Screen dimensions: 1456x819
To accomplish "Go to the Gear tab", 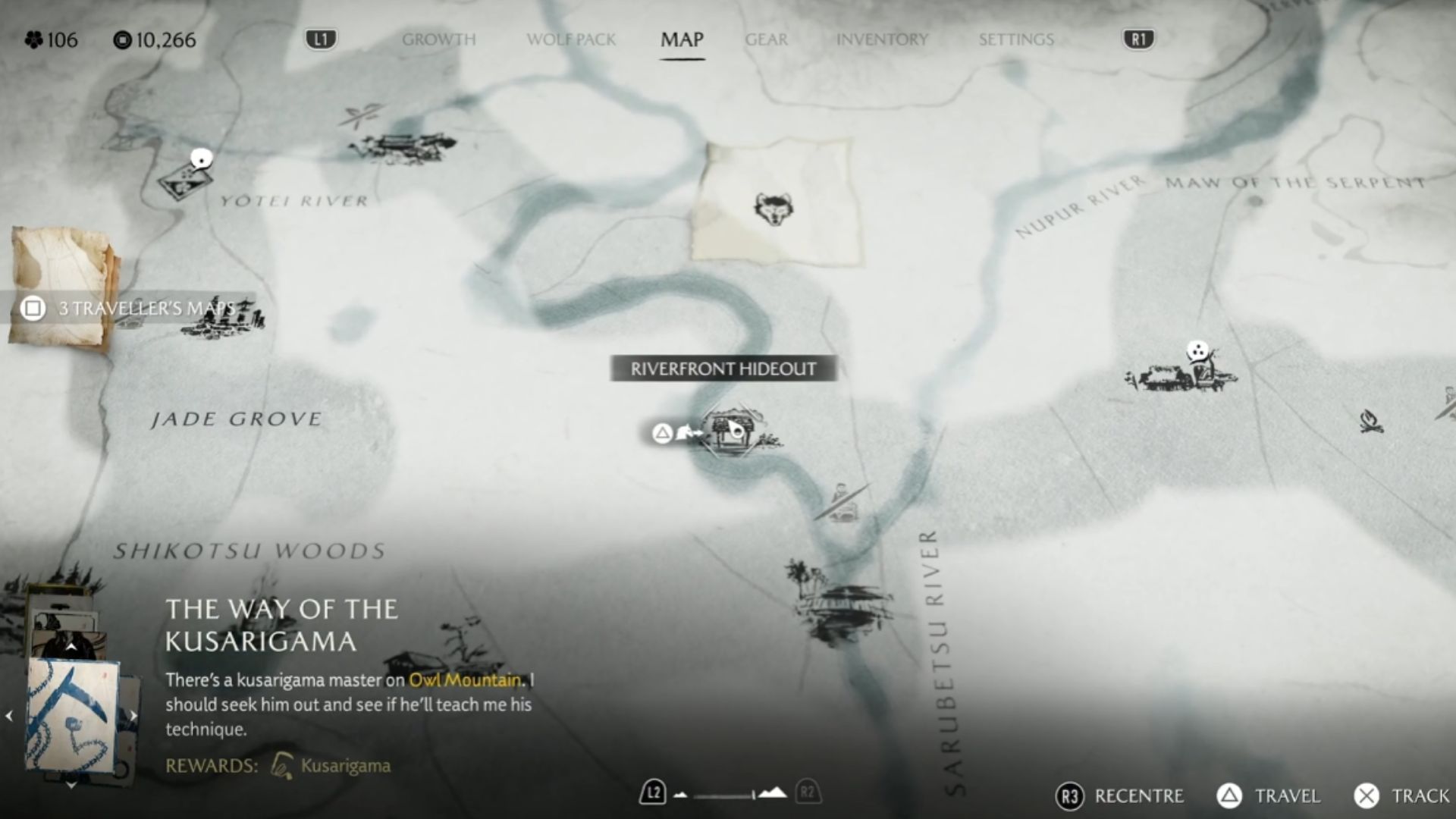I will (766, 39).
